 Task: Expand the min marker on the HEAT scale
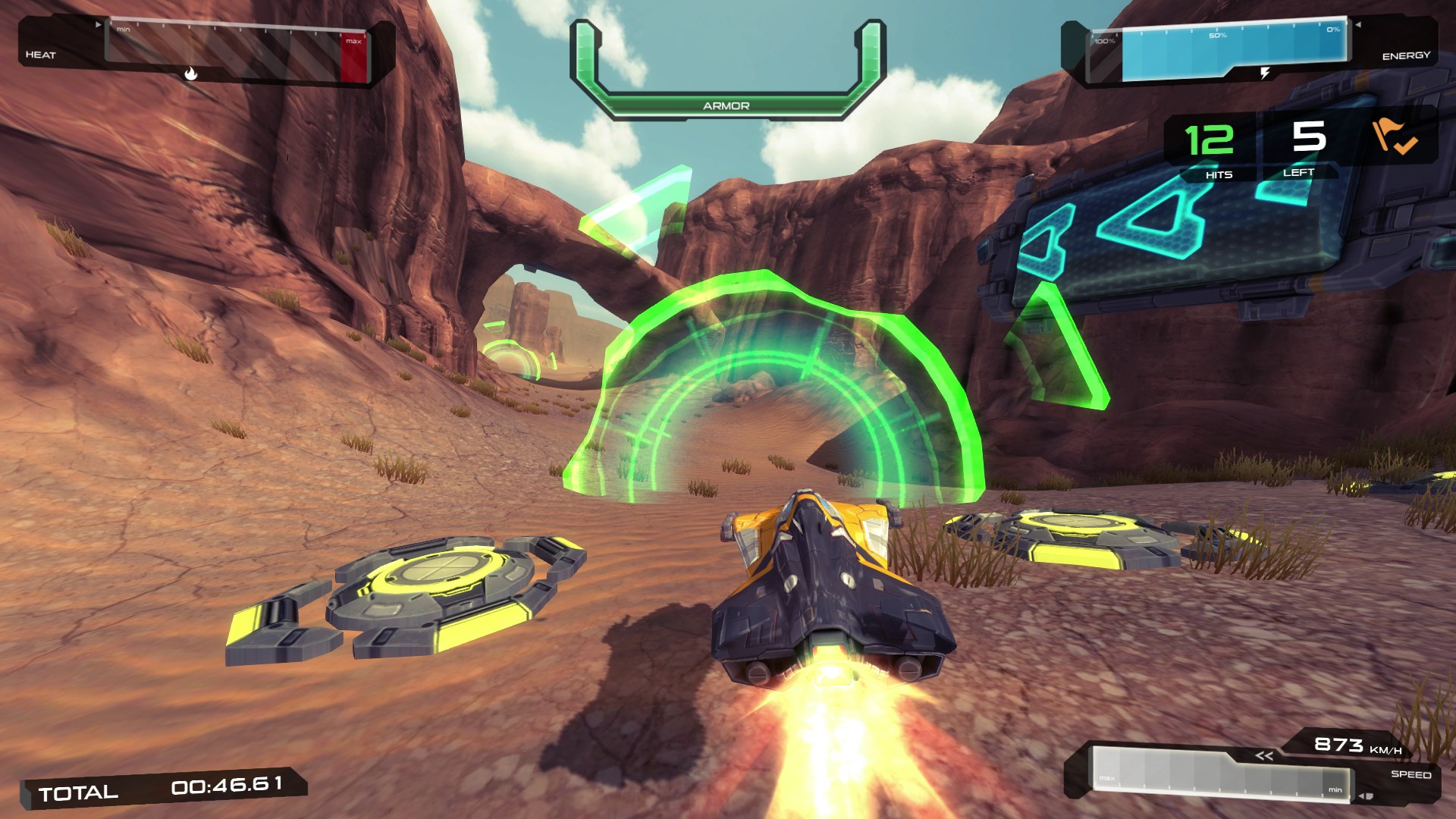124,29
